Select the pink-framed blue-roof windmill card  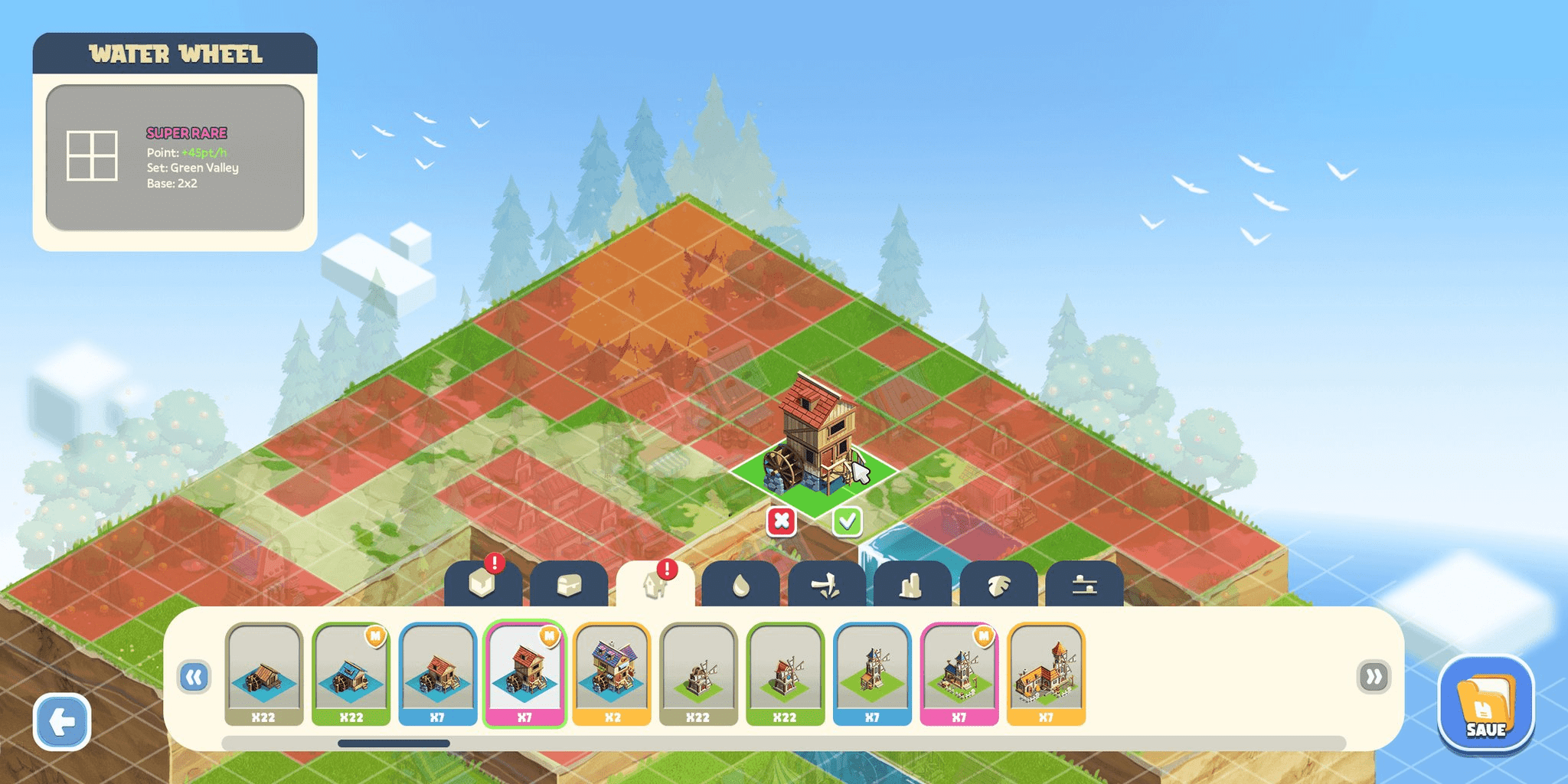(x=959, y=674)
